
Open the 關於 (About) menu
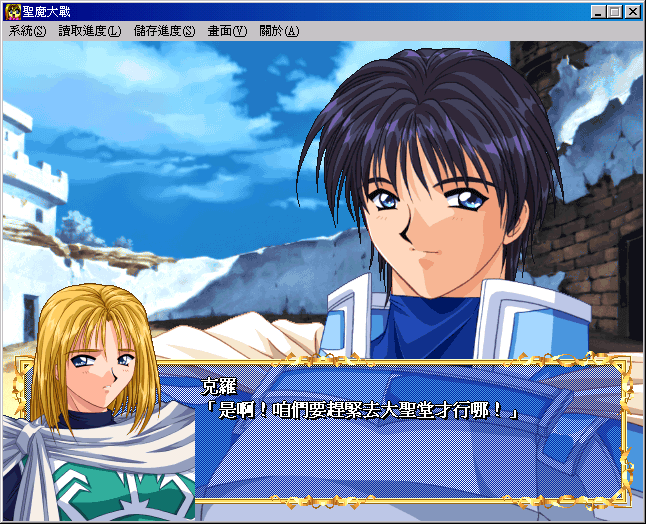pyautogui.click(x=278, y=31)
